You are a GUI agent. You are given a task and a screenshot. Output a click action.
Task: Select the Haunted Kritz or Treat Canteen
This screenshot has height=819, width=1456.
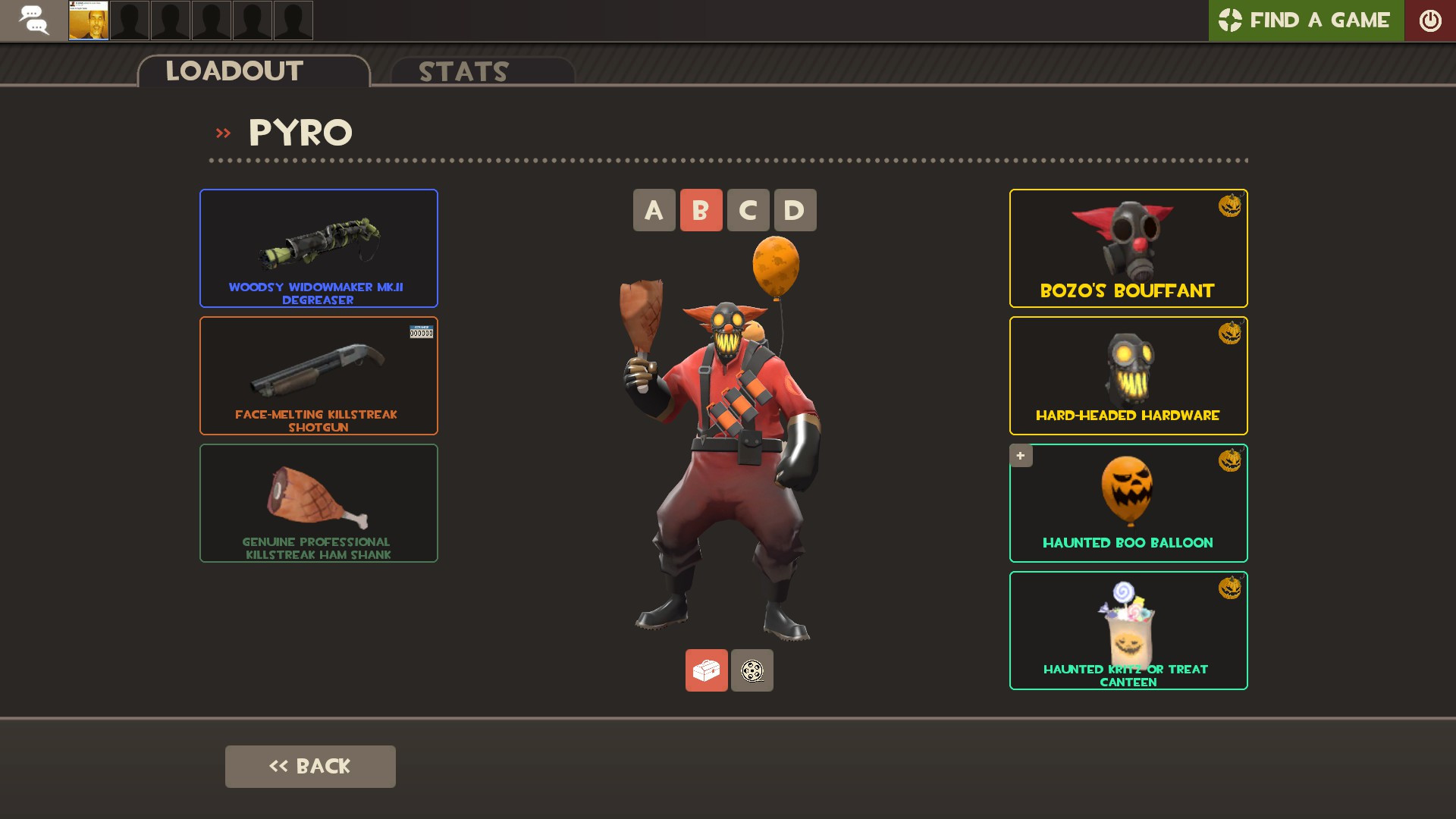pyautogui.click(x=1128, y=630)
